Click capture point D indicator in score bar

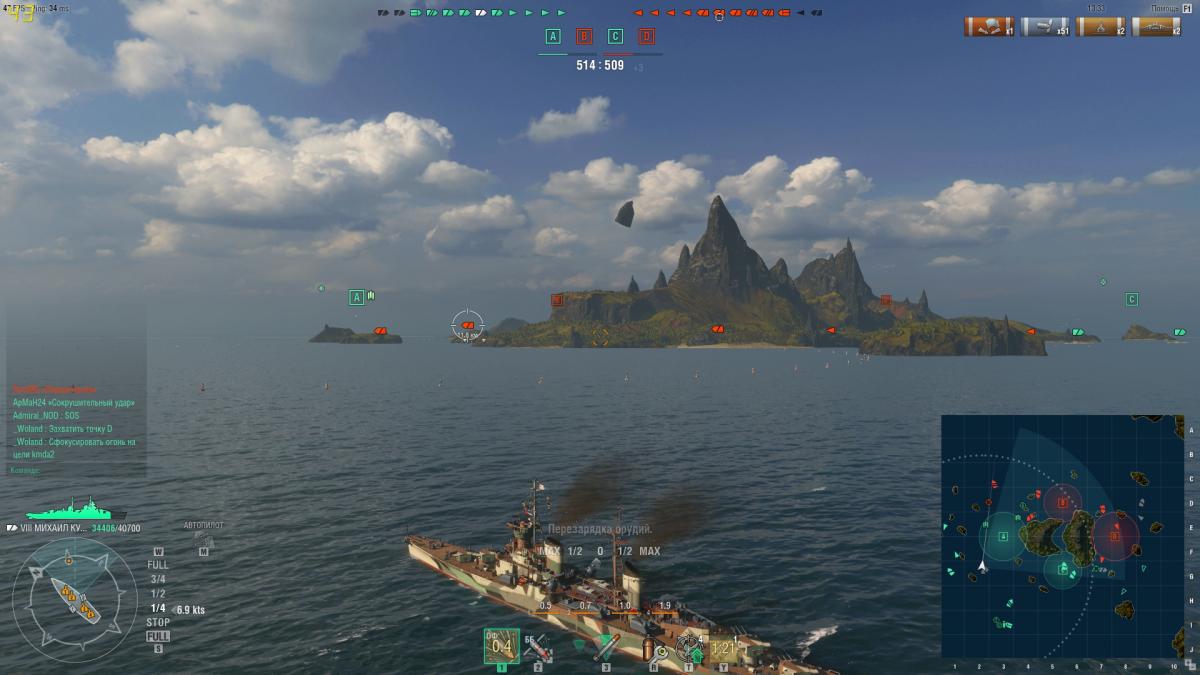(x=647, y=37)
